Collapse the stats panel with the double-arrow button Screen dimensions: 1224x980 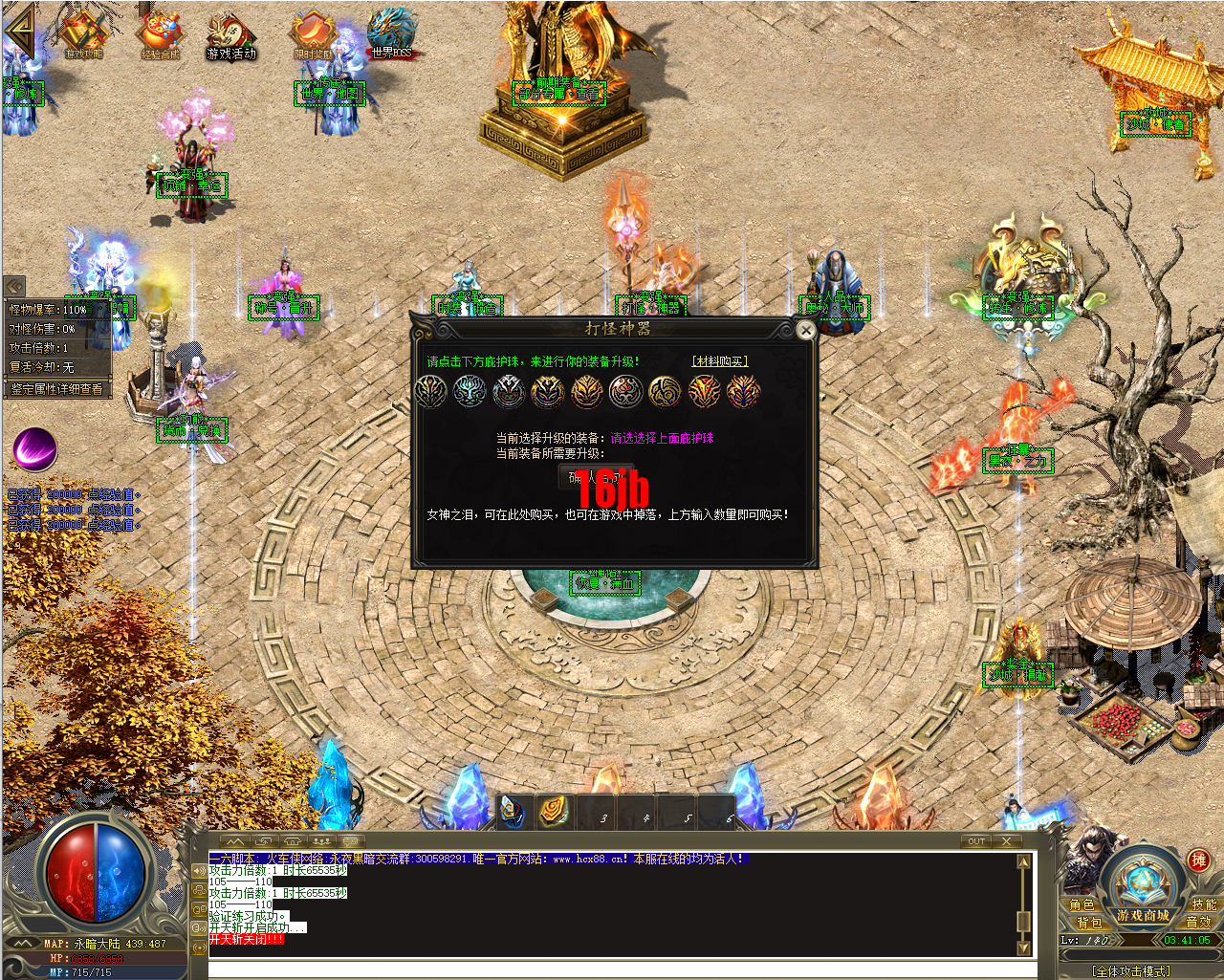(13, 286)
